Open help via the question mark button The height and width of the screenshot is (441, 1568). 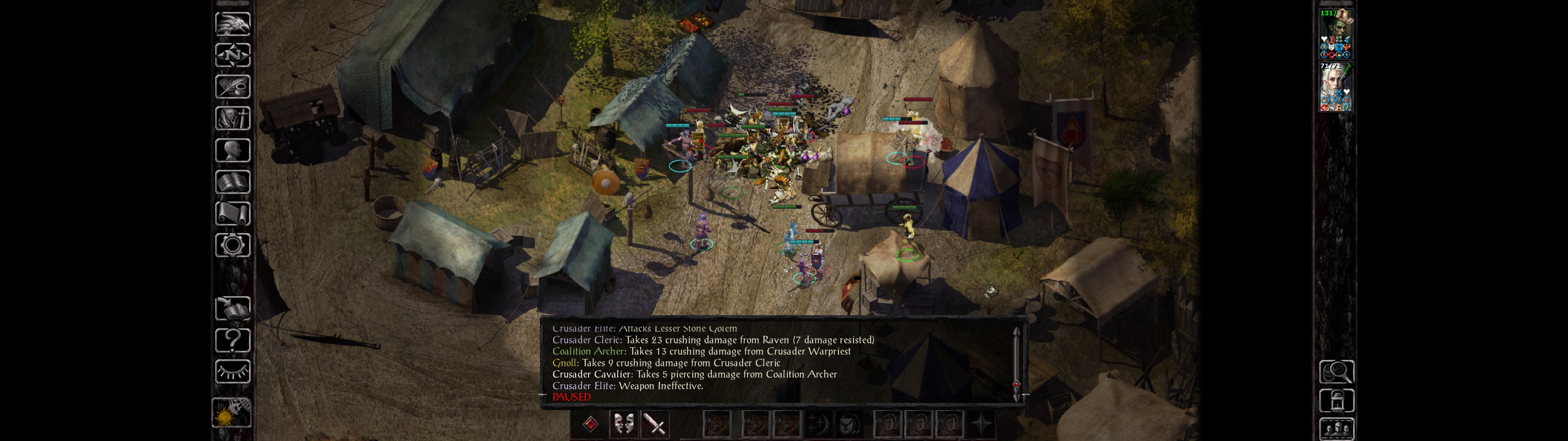pyautogui.click(x=232, y=341)
